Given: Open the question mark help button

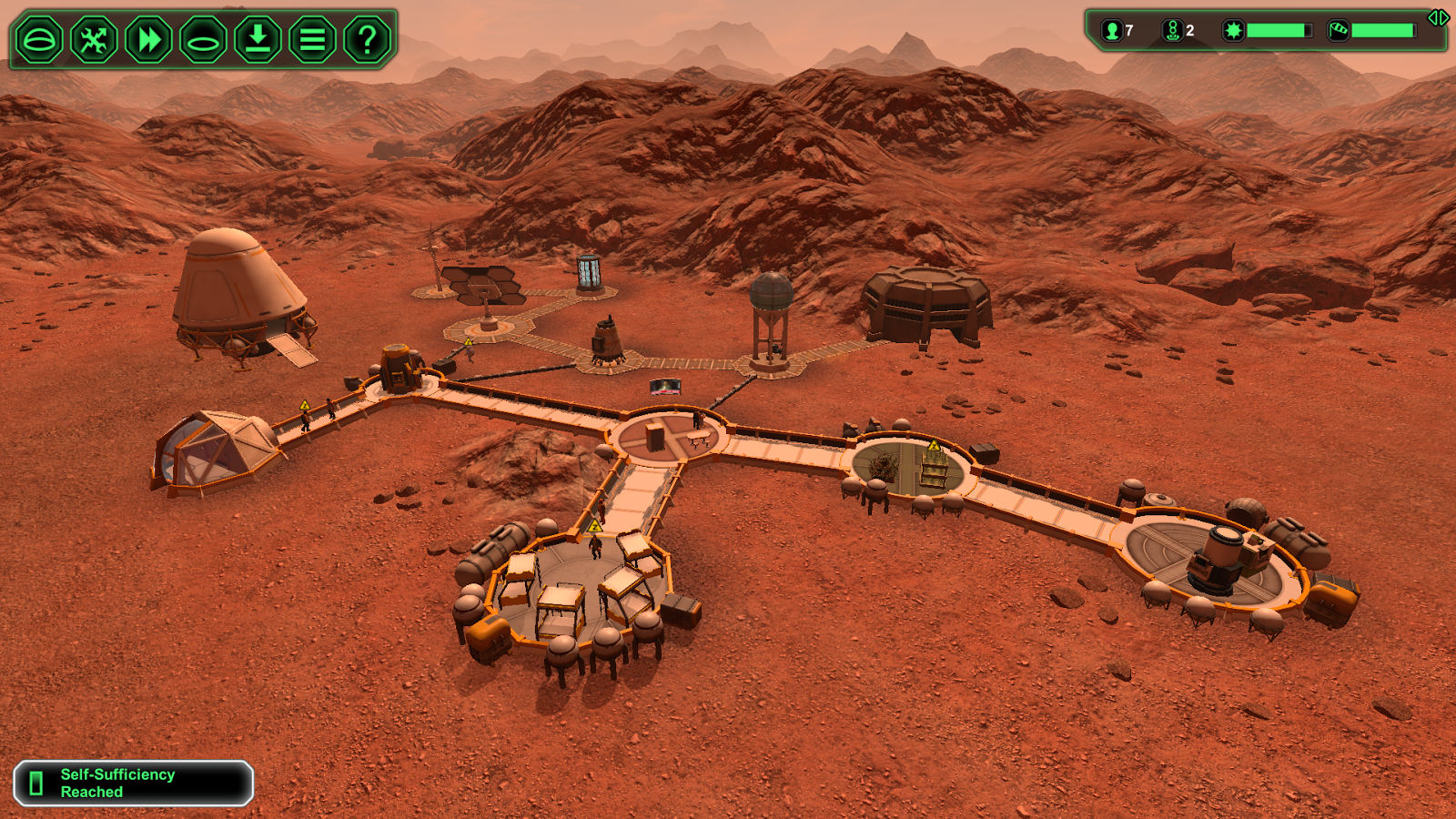Looking at the screenshot, I should 367,40.
